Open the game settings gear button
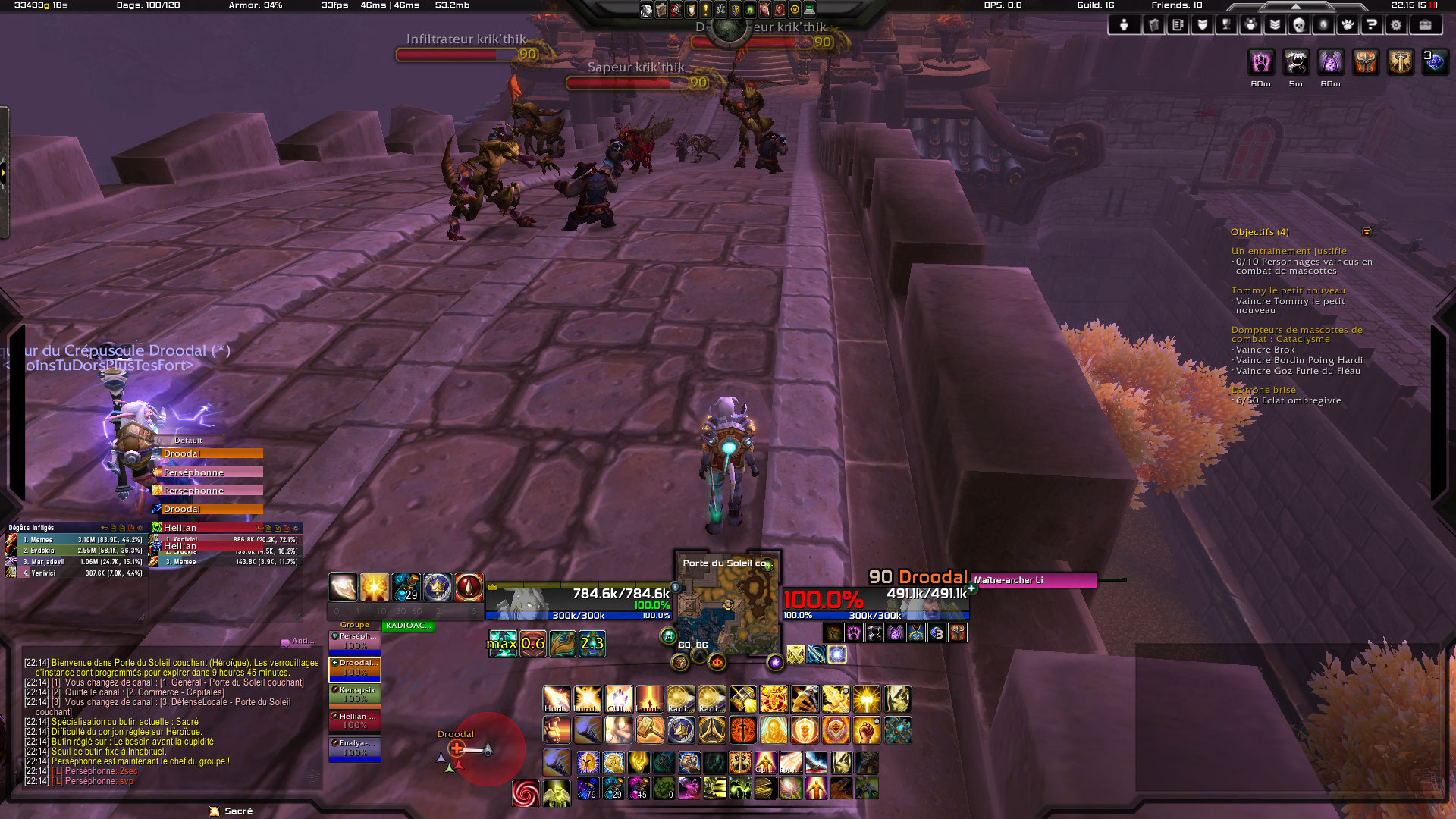The height and width of the screenshot is (819, 1456). (x=1395, y=25)
